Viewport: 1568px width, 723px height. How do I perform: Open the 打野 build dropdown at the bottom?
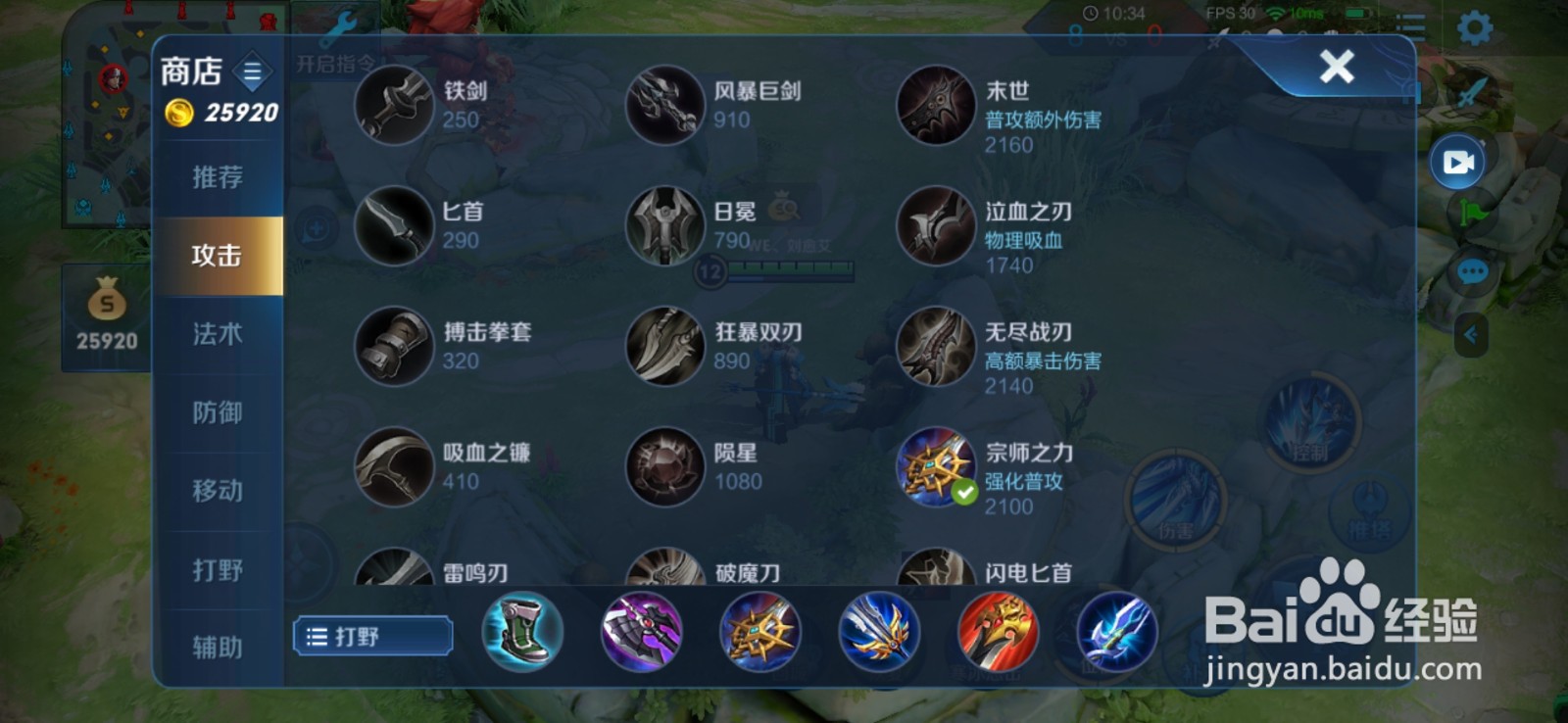pos(372,636)
